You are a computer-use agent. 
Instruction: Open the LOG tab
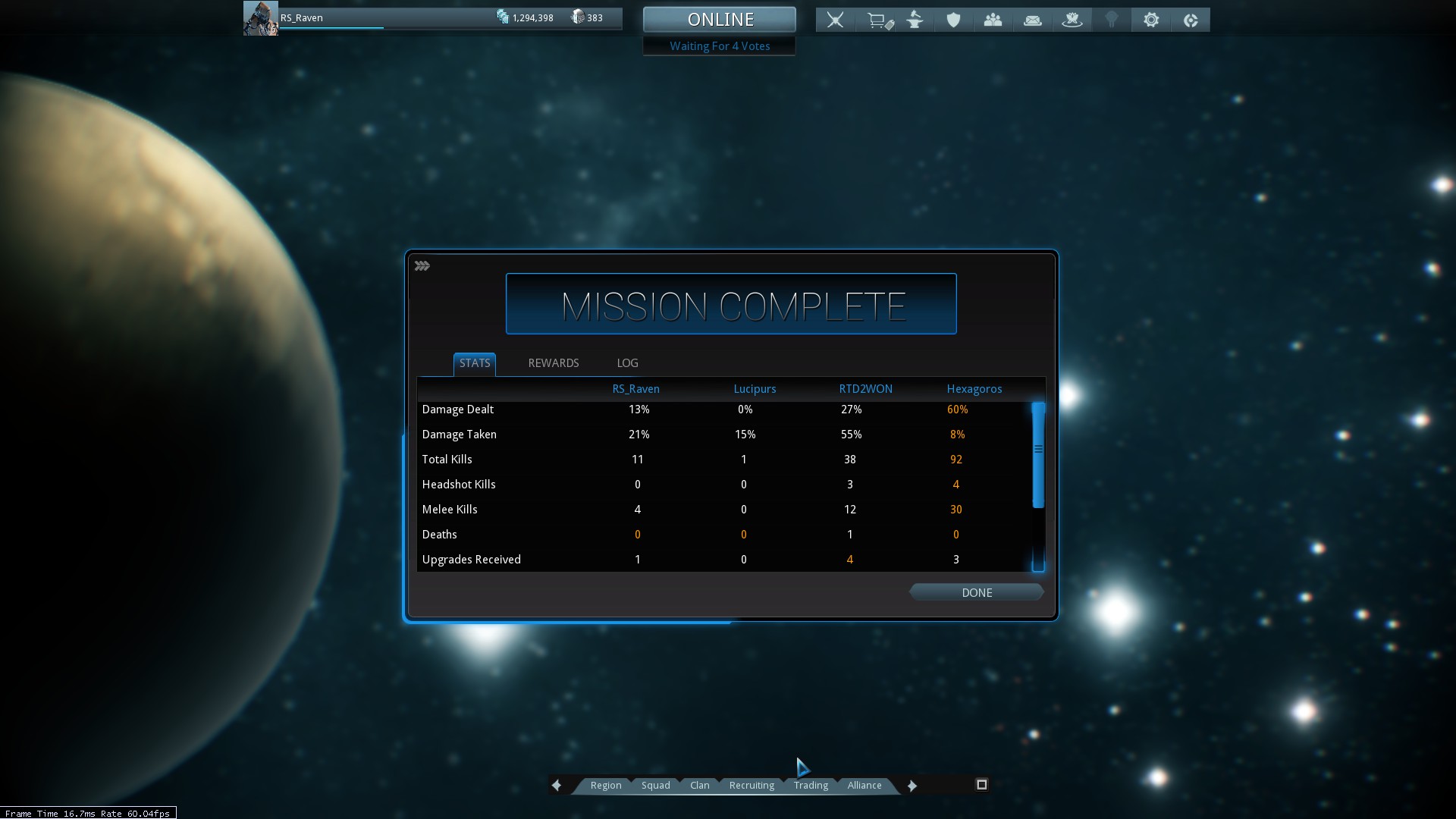point(627,363)
